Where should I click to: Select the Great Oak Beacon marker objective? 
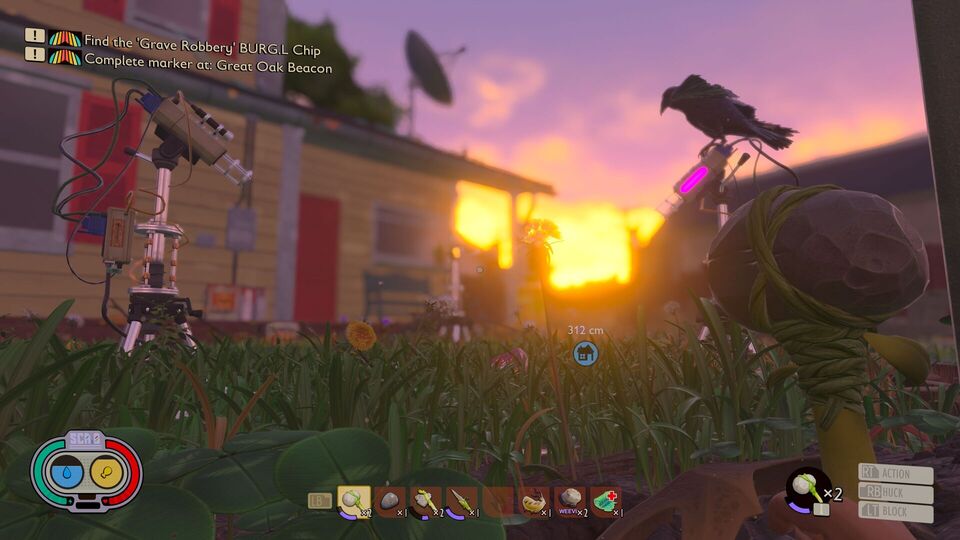point(208,58)
